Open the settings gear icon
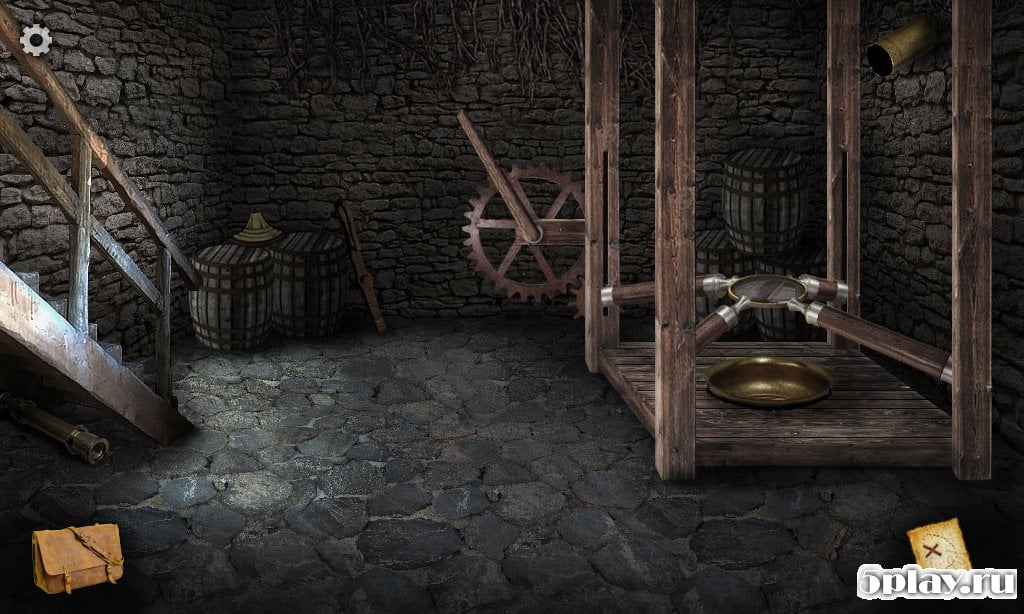 click(x=36, y=40)
